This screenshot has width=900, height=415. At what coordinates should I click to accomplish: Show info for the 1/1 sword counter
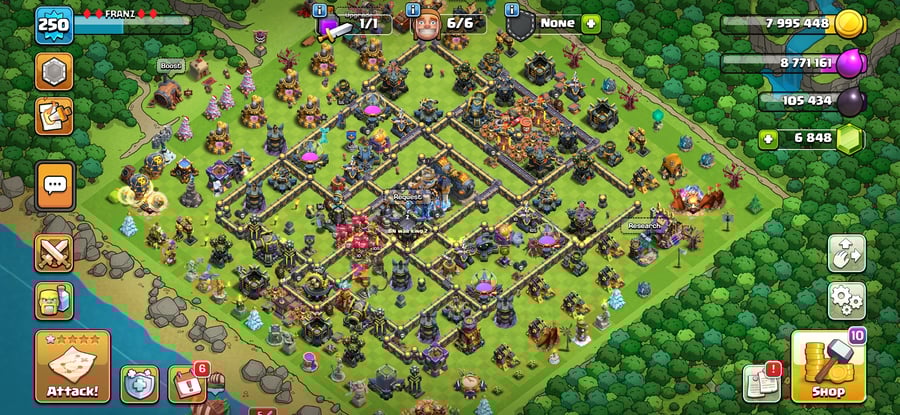[x=319, y=9]
